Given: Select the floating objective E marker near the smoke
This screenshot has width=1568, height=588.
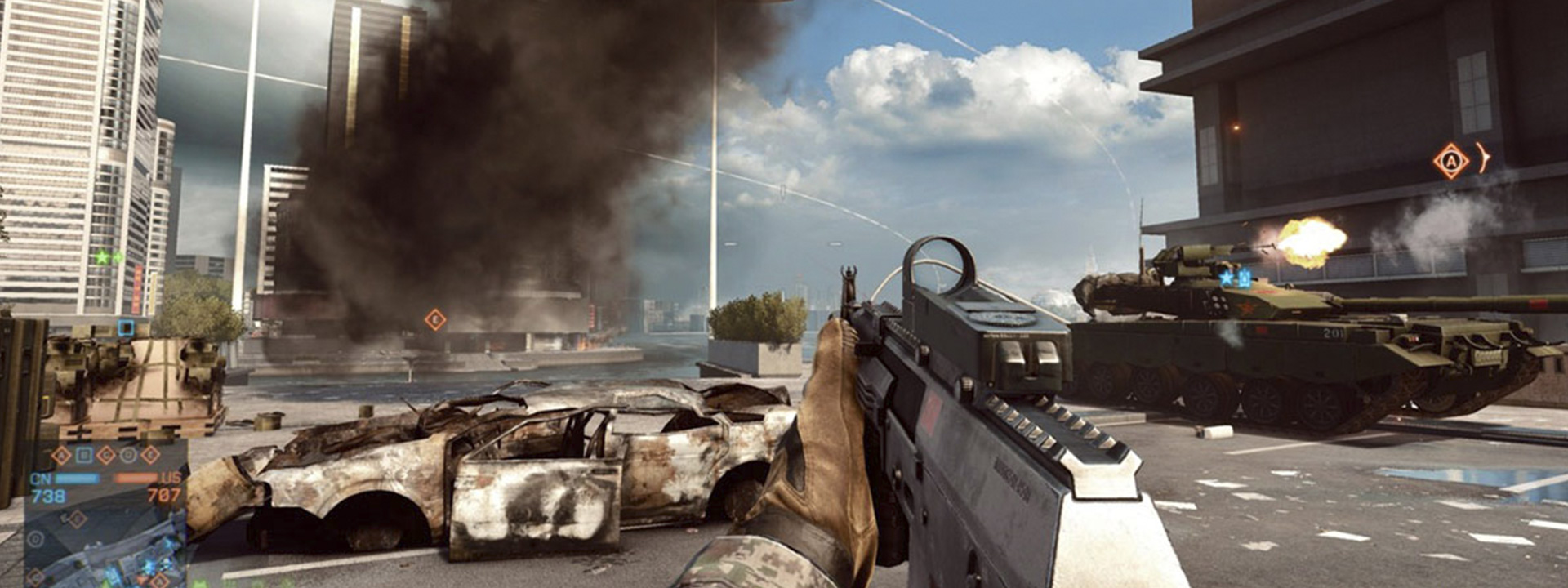Looking at the screenshot, I should (x=435, y=319).
